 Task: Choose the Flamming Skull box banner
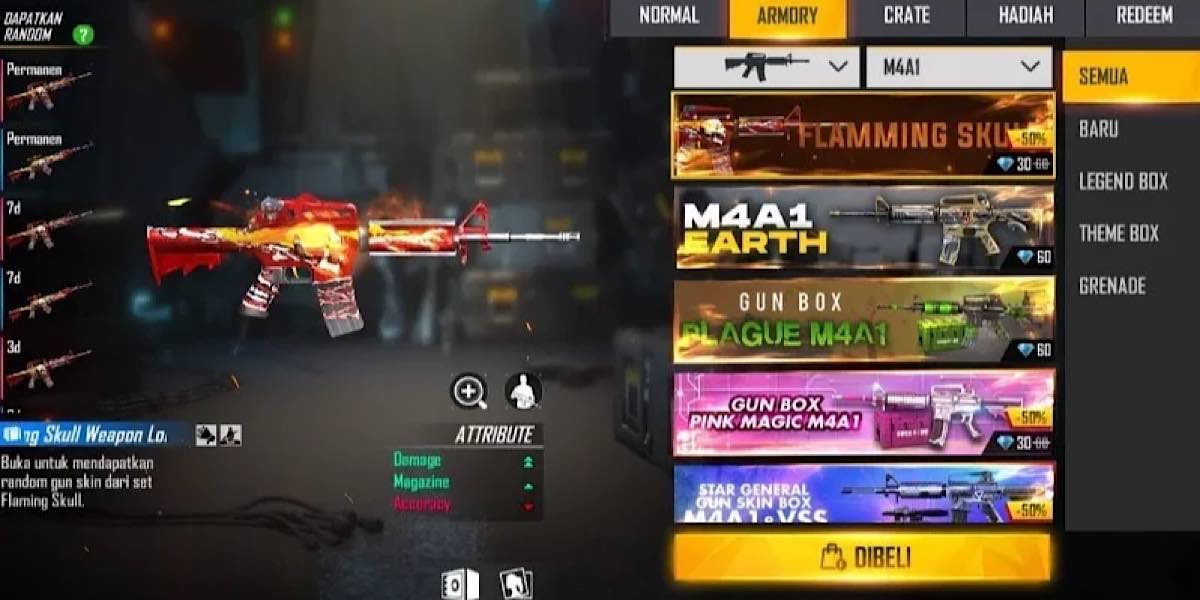coord(863,136)
